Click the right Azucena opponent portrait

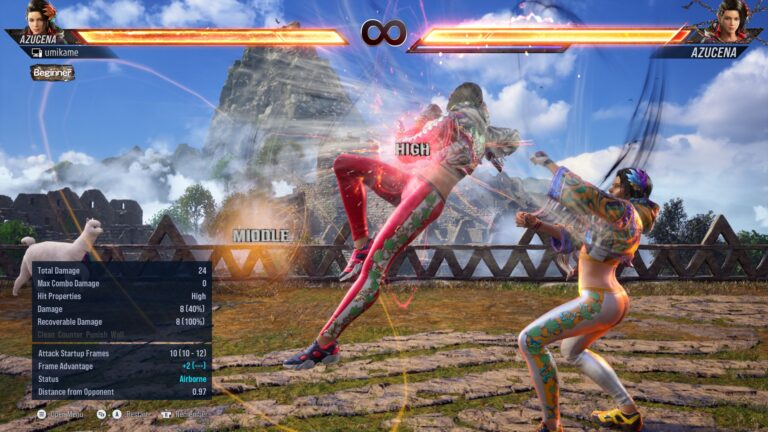729,20
